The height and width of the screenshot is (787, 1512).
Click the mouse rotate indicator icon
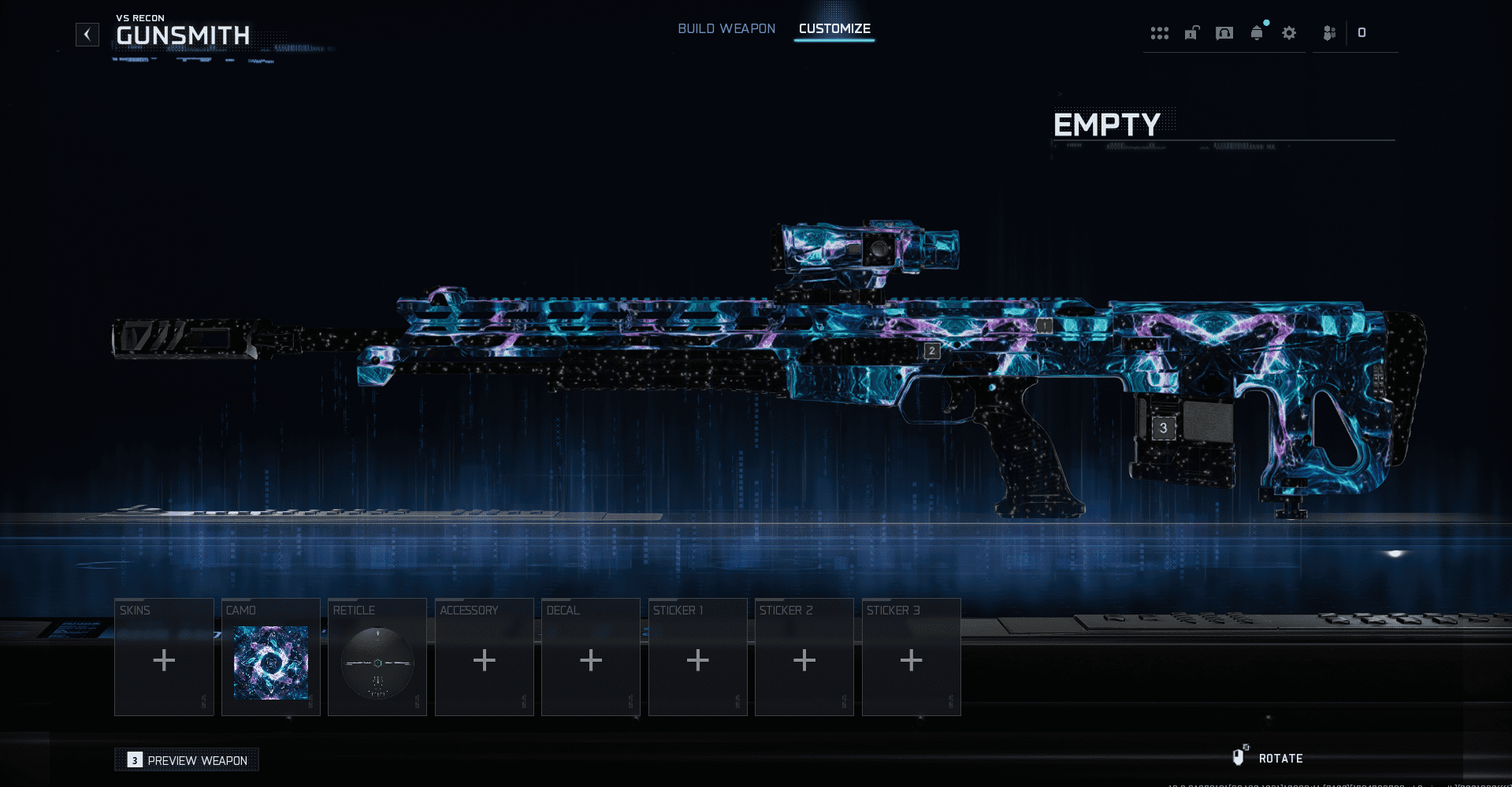pos(1241,756)
